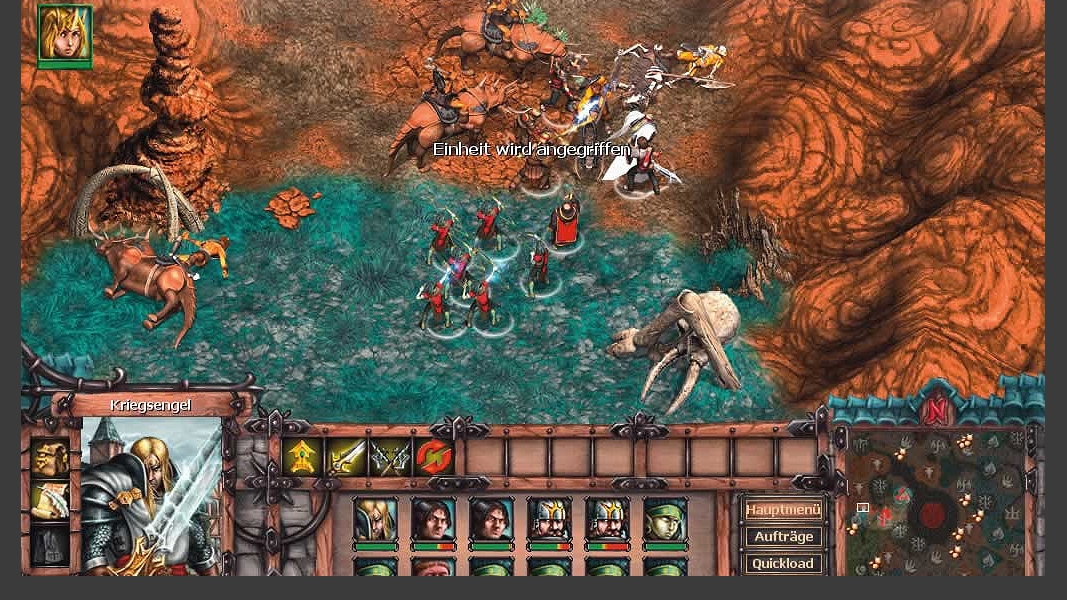Select the green-hooded elf unit portrait
The image size is (1067, 600).
click(665, 520)
